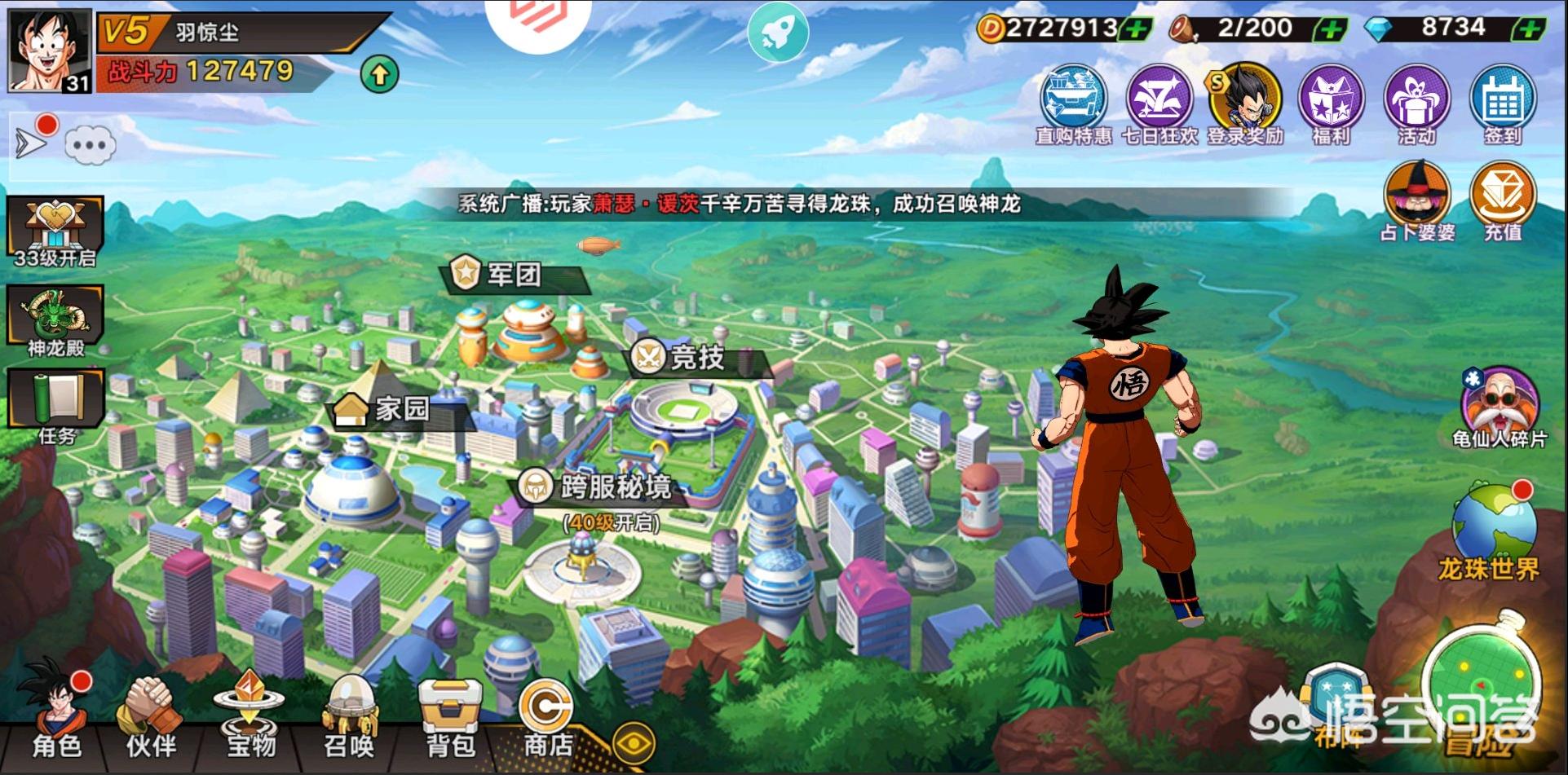Toggle the eye visibility button
Screen dimensions: 1568x775
pyautogui.click(x=634, y=744)
